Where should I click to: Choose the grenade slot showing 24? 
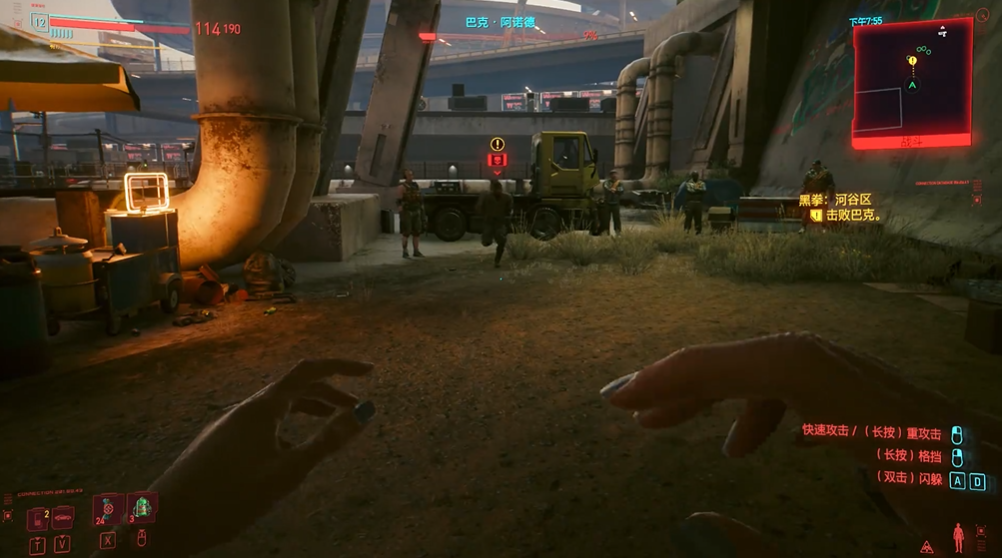(107, 509)
